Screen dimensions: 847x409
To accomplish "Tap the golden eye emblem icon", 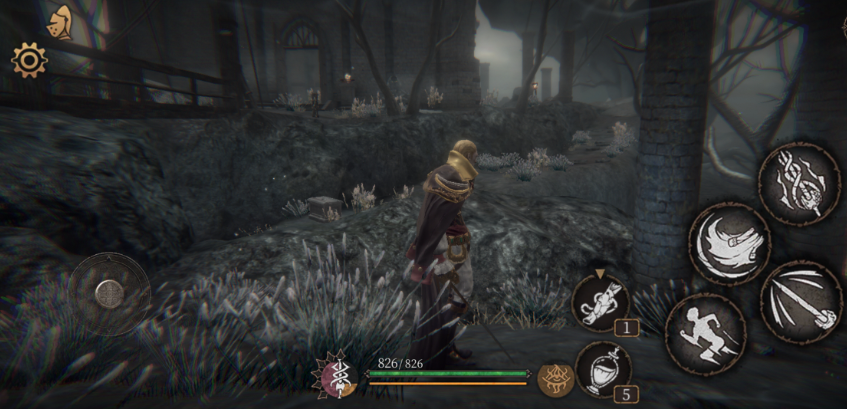I will click(555, 378).
